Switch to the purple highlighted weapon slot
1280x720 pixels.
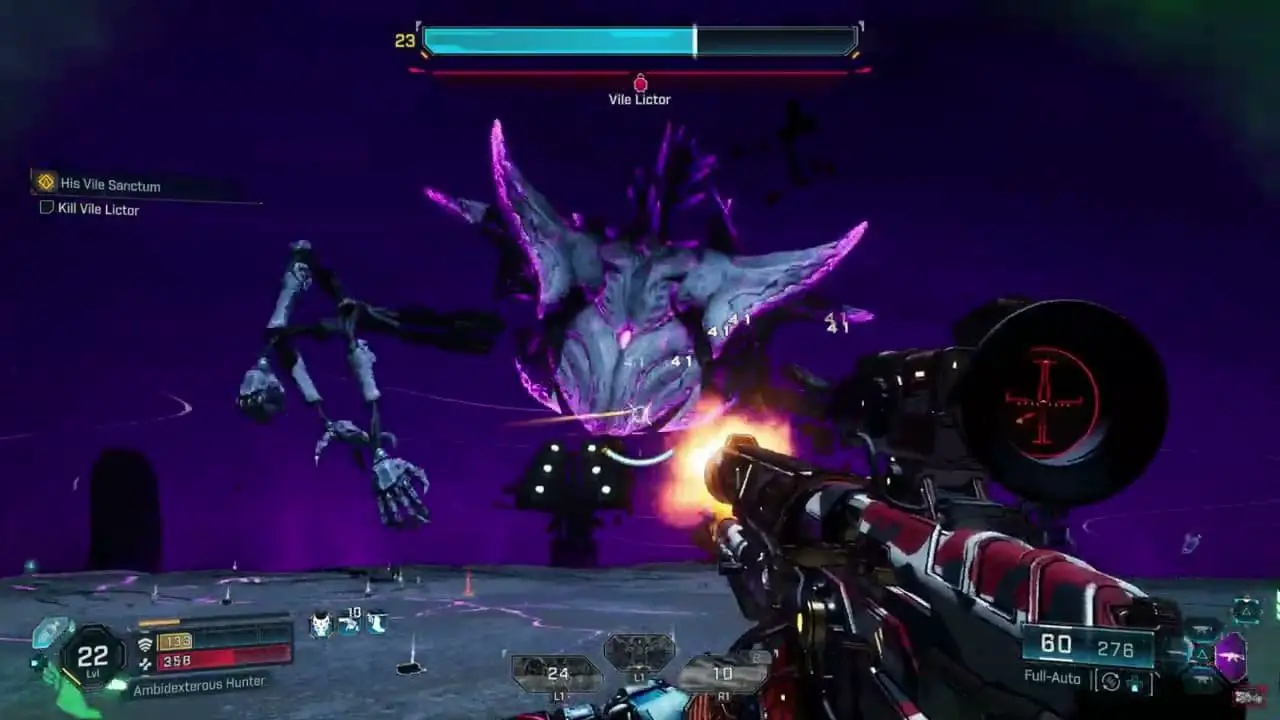point(1230,657)
